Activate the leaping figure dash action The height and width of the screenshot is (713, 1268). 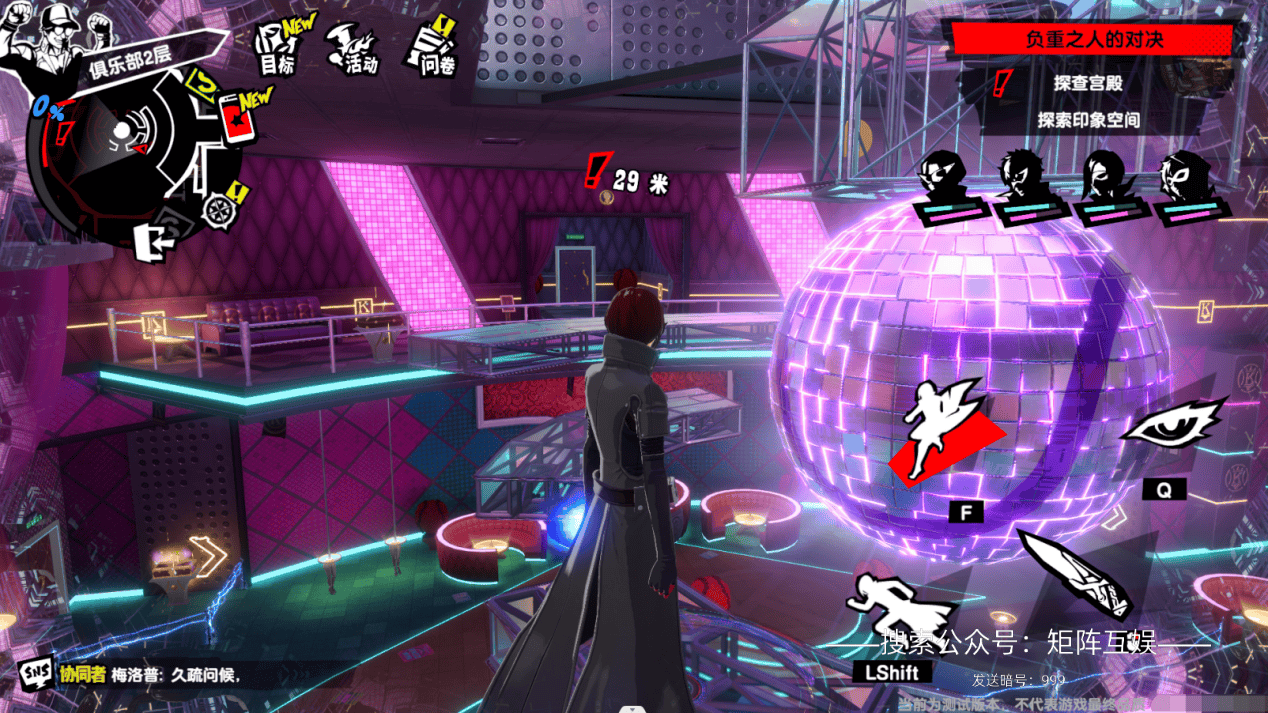coord(945,430)
